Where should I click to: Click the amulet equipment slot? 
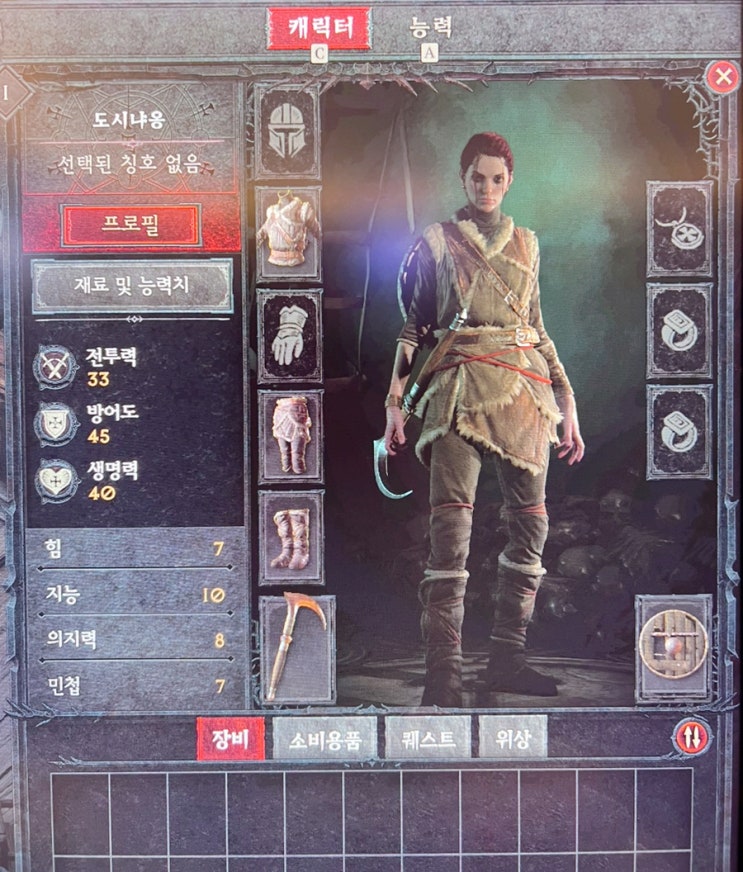[679, 228]
